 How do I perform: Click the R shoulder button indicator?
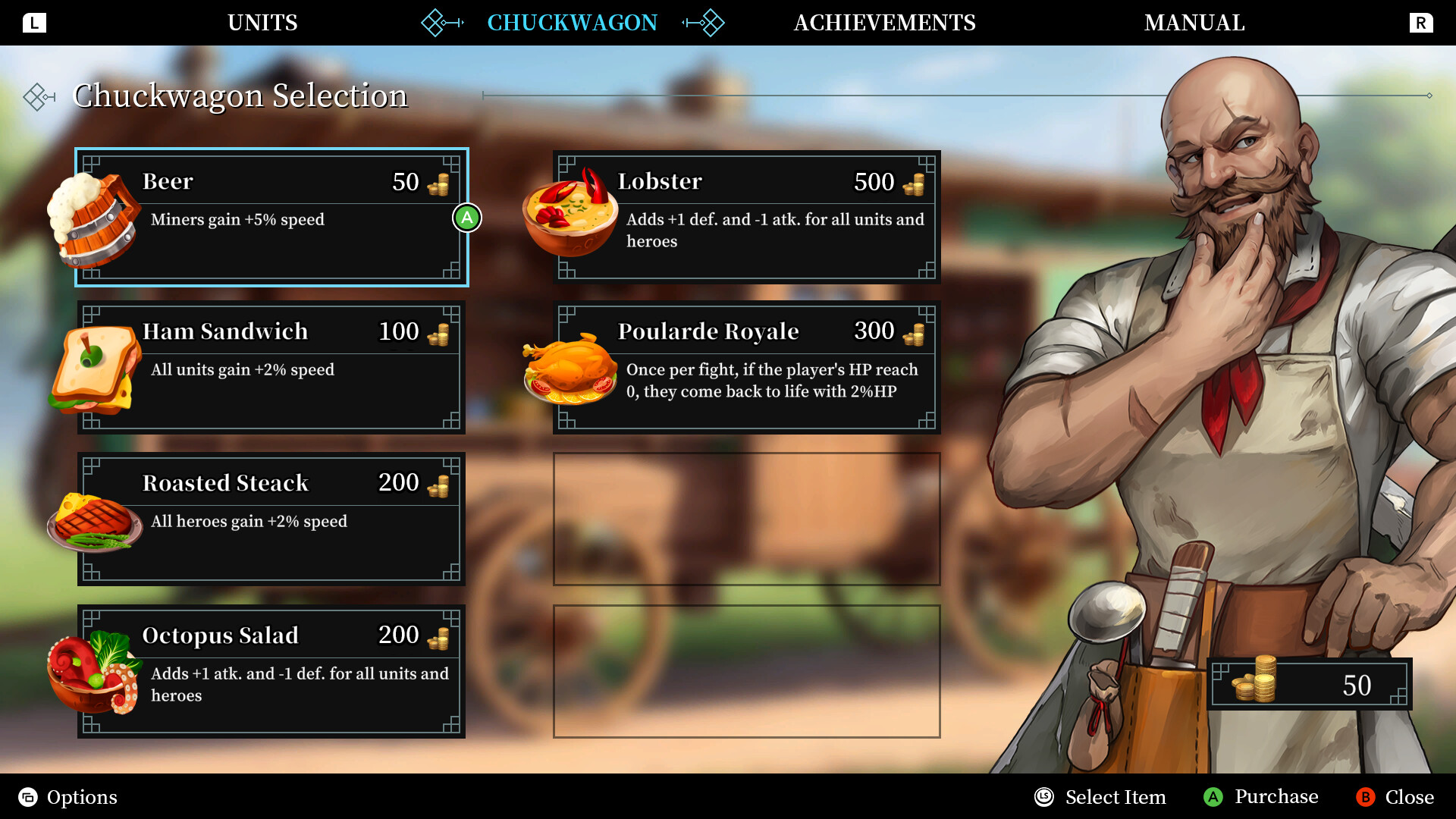(1423, 23)
